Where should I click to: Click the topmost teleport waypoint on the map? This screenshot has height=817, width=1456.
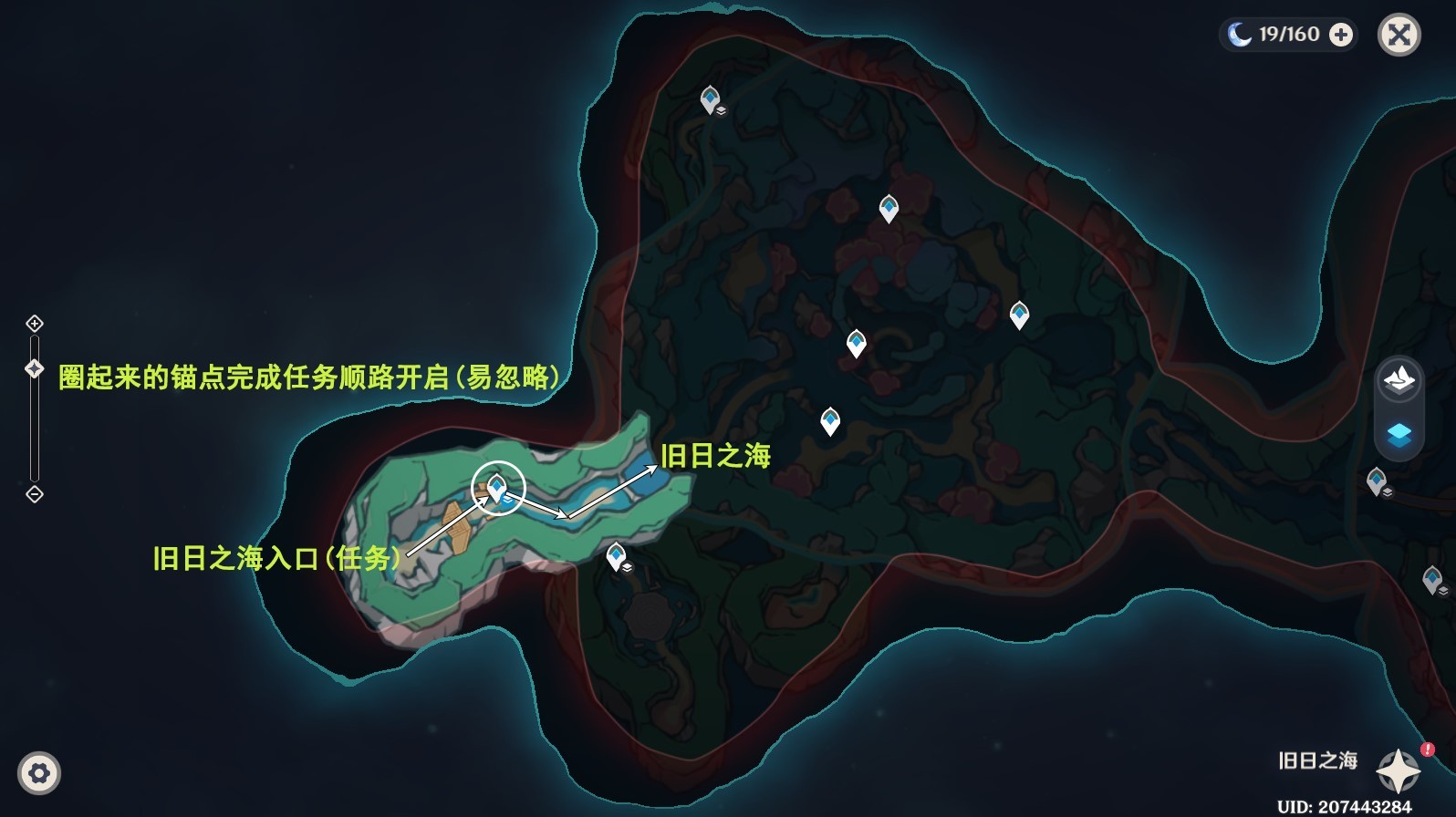710,98
